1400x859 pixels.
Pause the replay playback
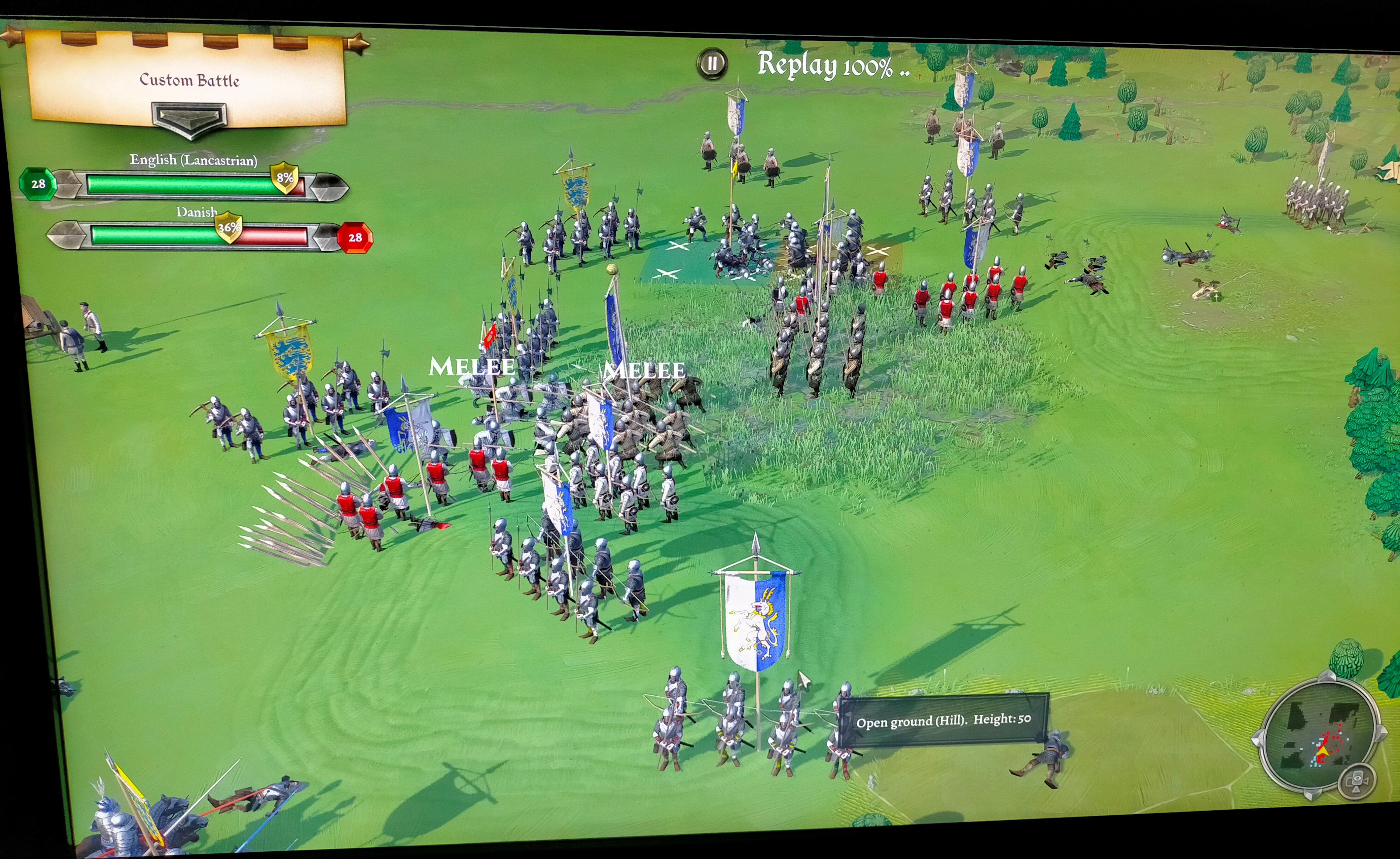tap(712, 63)
